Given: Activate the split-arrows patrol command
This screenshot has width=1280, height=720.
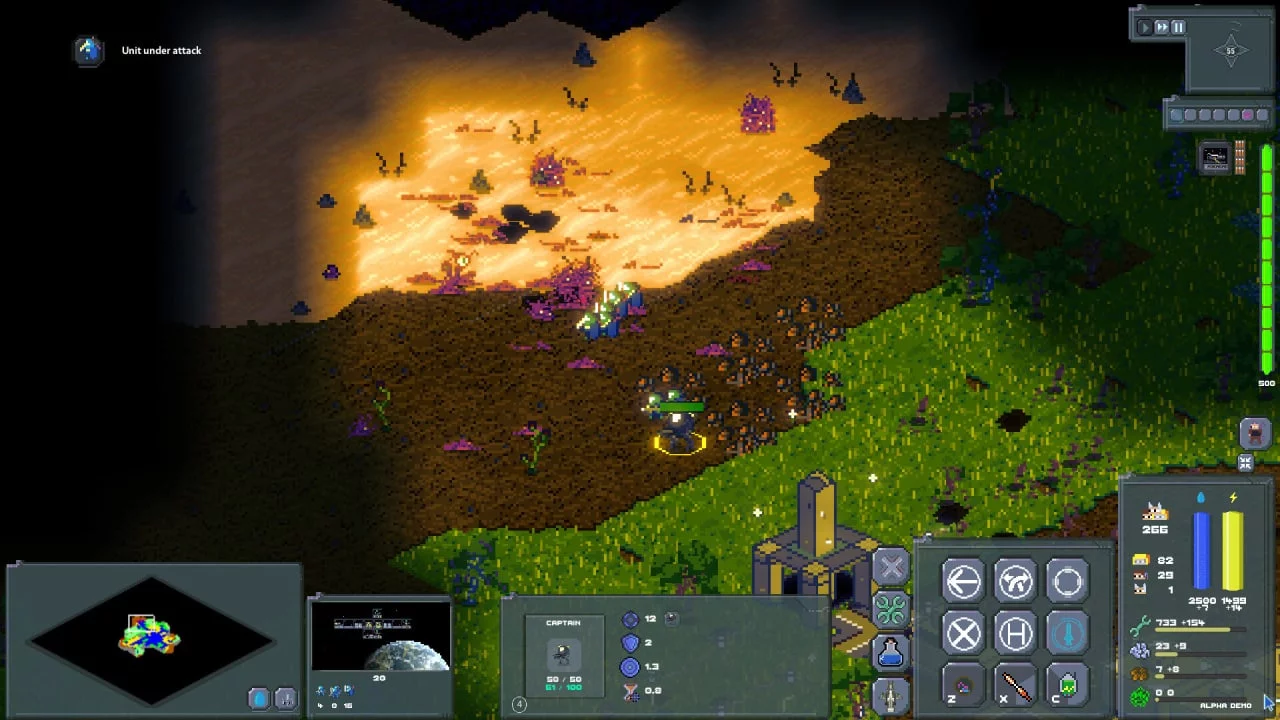Looking at the screenshot, I should pyautogui.click(x=1015, y=582).
